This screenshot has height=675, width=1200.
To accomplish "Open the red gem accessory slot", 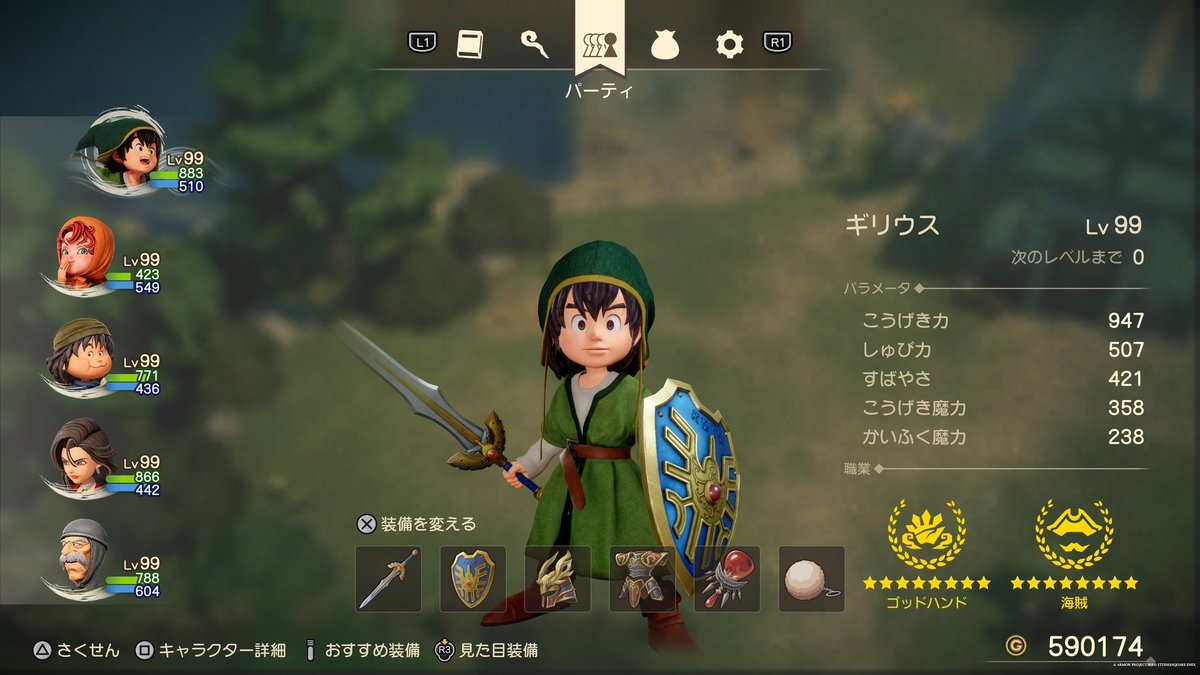I will (x=727, y=579).
